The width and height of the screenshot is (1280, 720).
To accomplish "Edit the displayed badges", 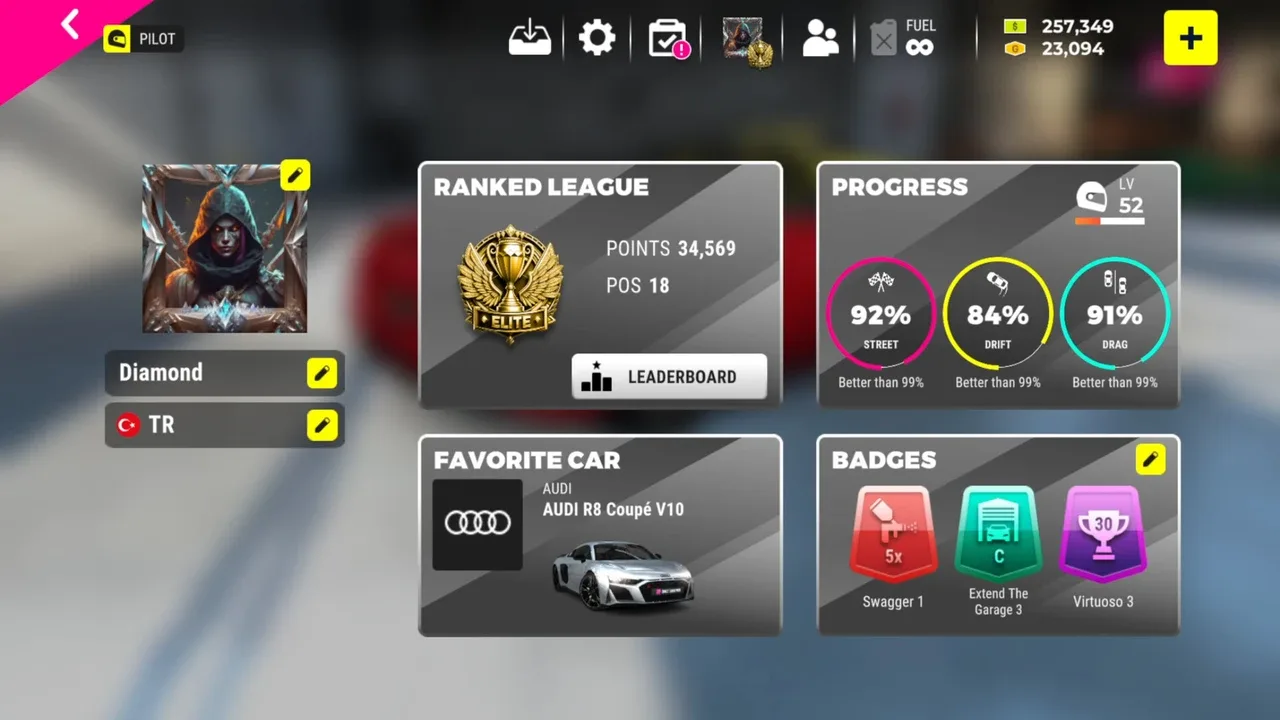I will coord(1150,459).
